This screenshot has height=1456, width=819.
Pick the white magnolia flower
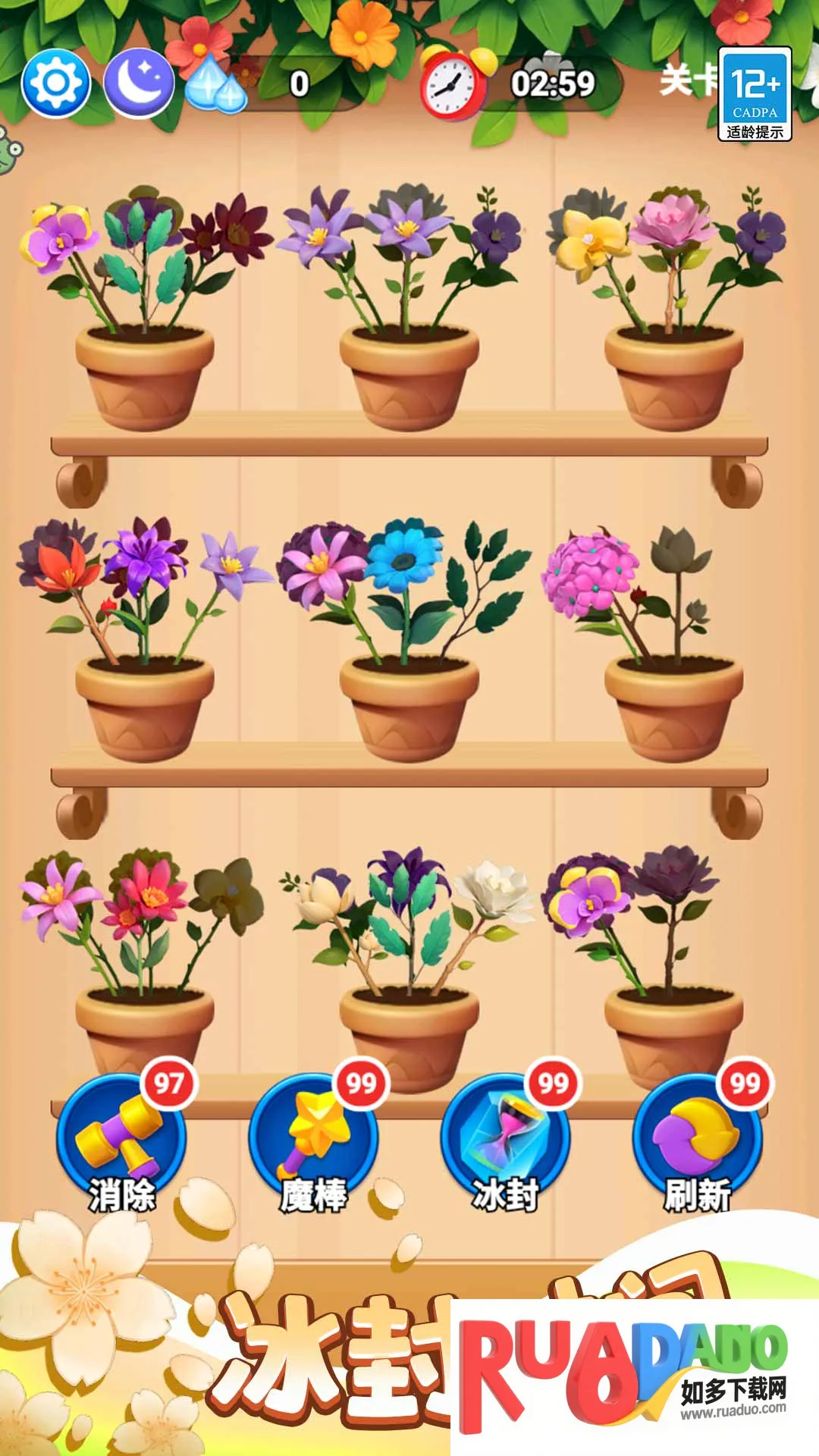coord(497,889)
